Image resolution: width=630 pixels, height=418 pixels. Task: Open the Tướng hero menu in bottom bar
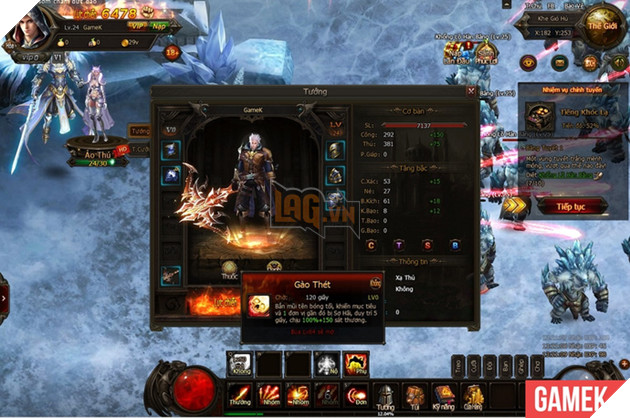coord(384,399)
